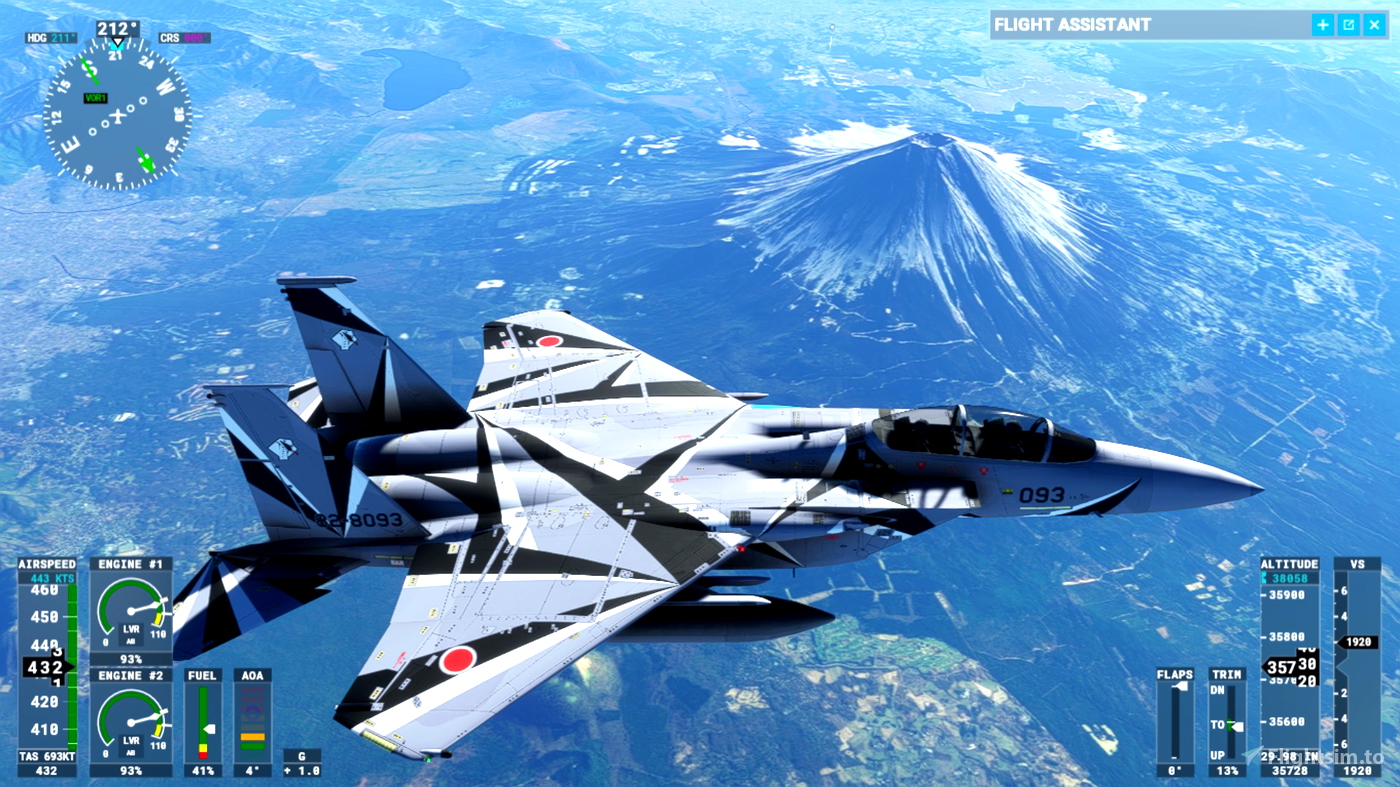Click the TAS 693KT readout
Image resolution: width=1400 pixels, height=787 pixels.
(x=46, y=756)
